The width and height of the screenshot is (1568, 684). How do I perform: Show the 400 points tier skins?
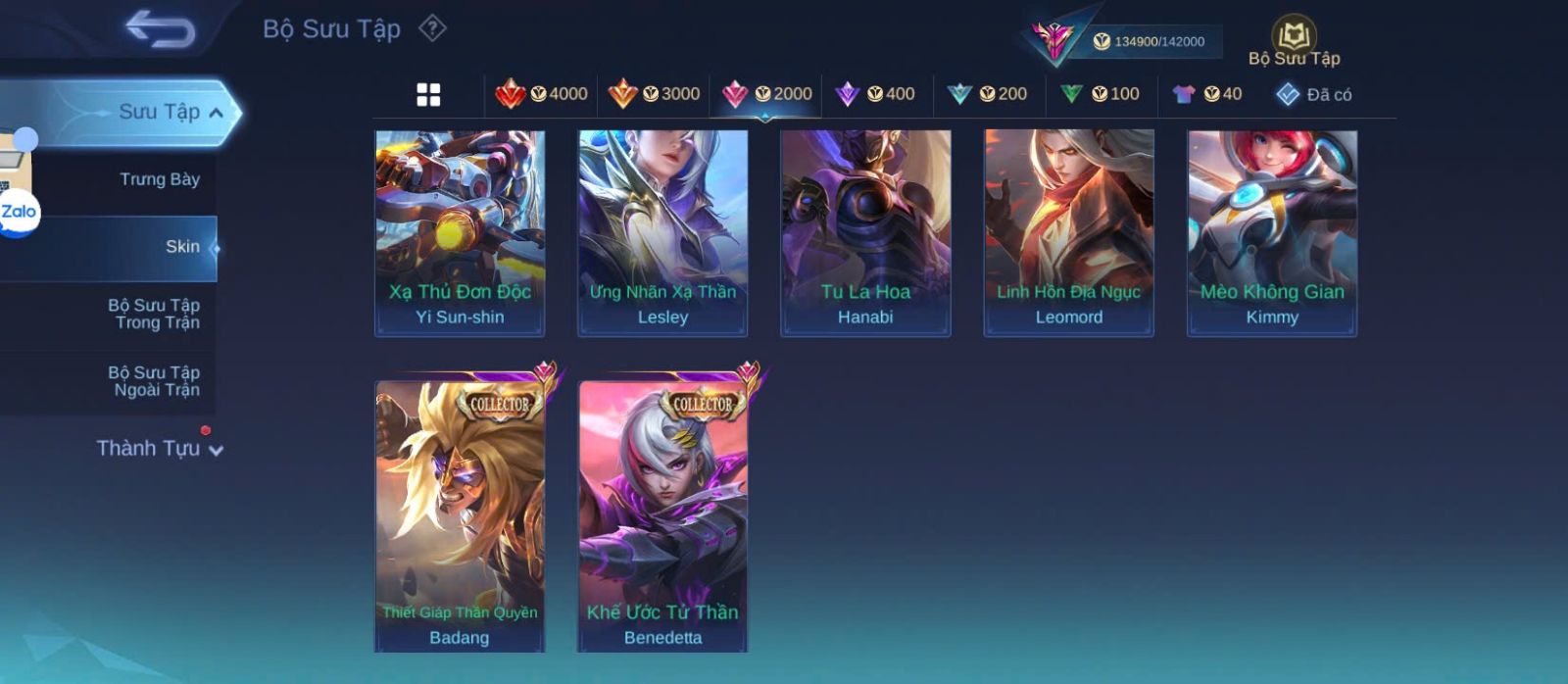(875, 94)
